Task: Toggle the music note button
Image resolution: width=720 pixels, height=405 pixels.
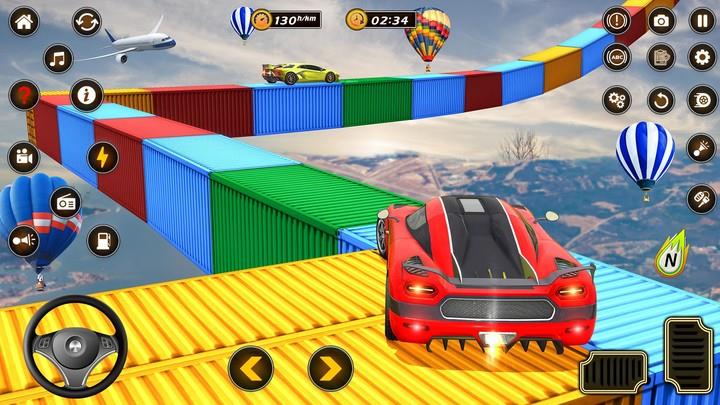Action: [58, 58]
